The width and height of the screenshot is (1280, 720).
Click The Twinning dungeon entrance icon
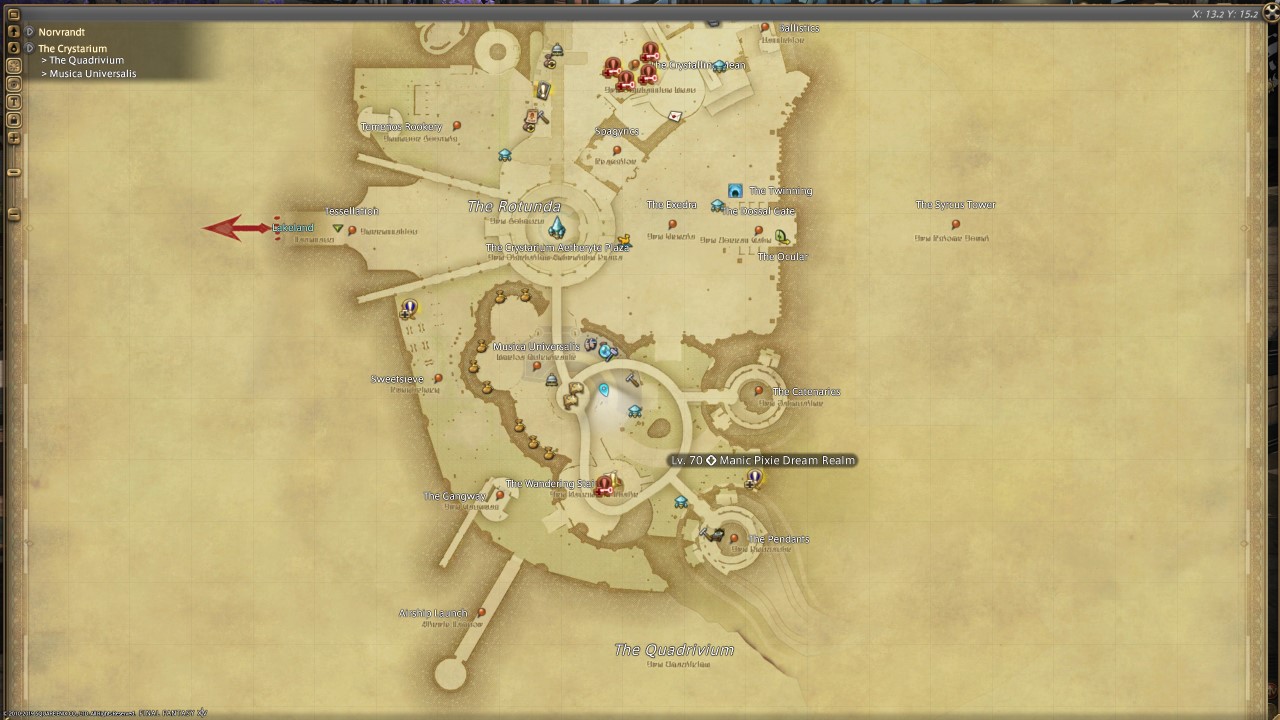coord(735,190)
